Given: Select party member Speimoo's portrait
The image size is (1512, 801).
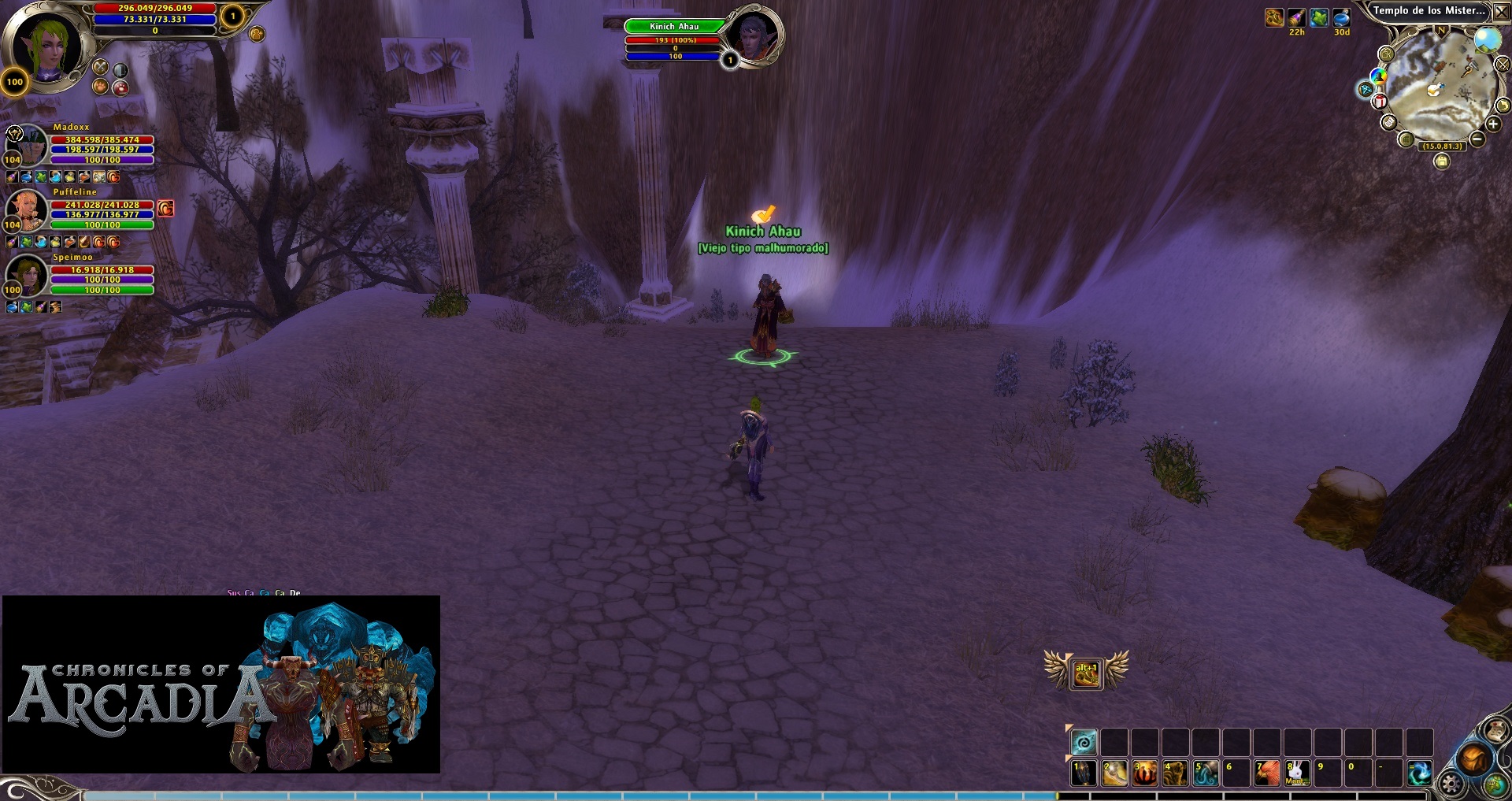Looking at the screenshot, I should [28, 273].
